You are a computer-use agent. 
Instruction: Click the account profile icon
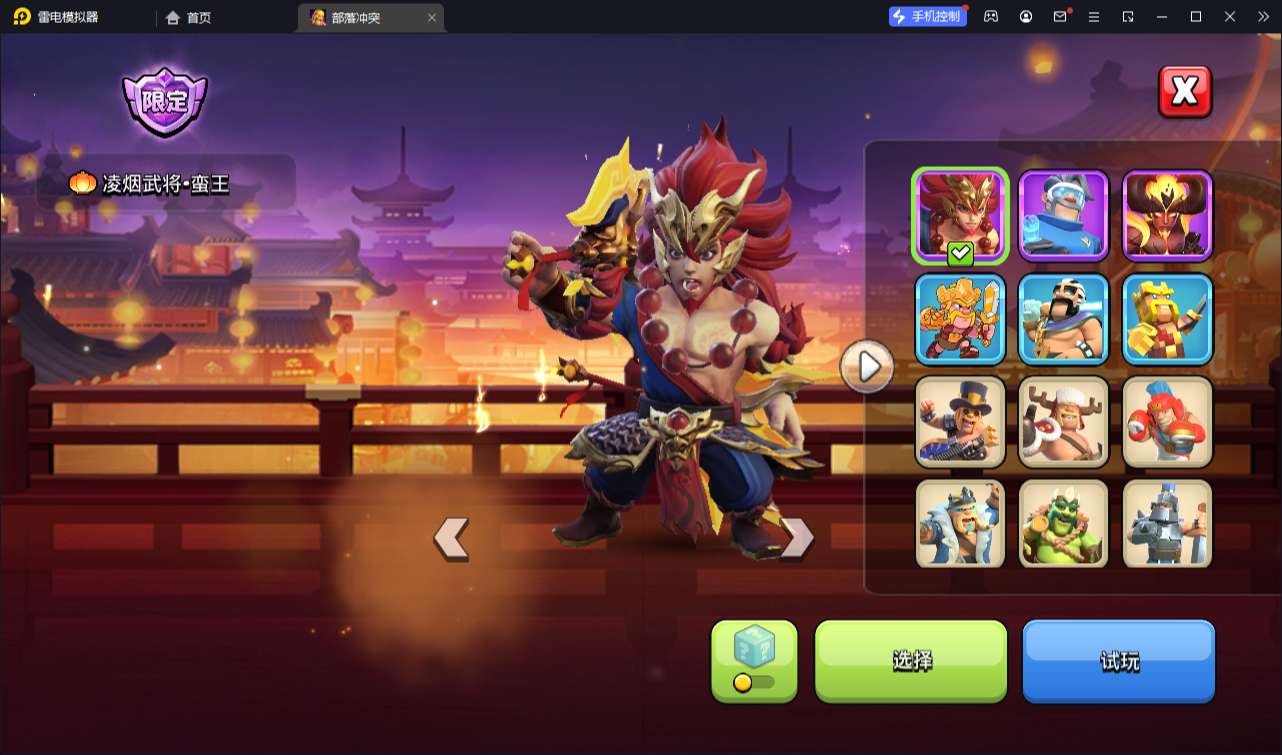[1025, 17]
